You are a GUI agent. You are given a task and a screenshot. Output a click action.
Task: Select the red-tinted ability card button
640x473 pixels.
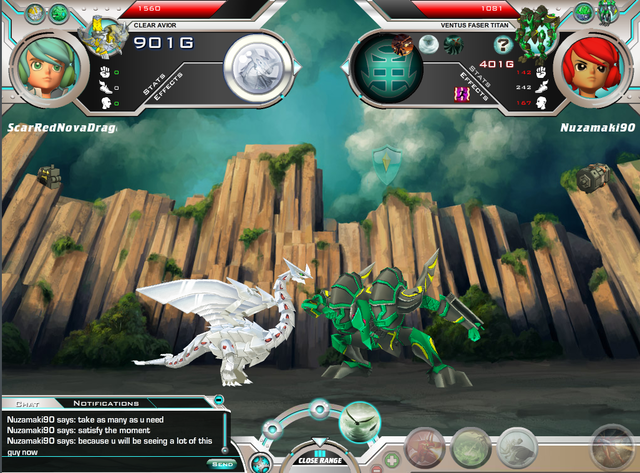(x=424, y=446)
